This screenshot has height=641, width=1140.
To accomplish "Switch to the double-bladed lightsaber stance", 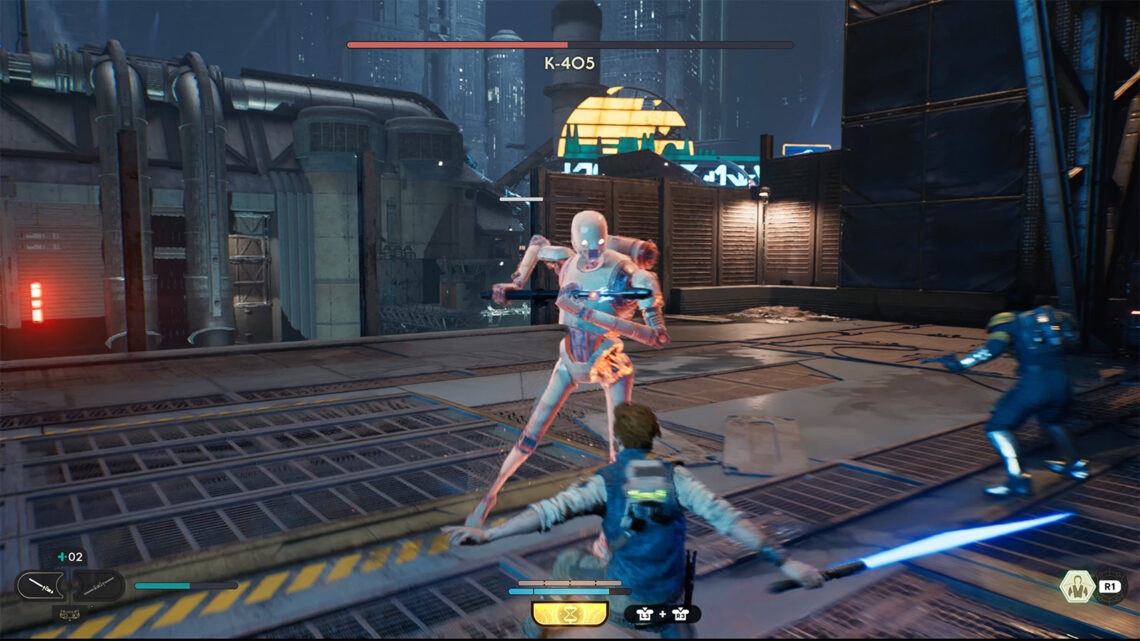I will (x=98, y=586).
